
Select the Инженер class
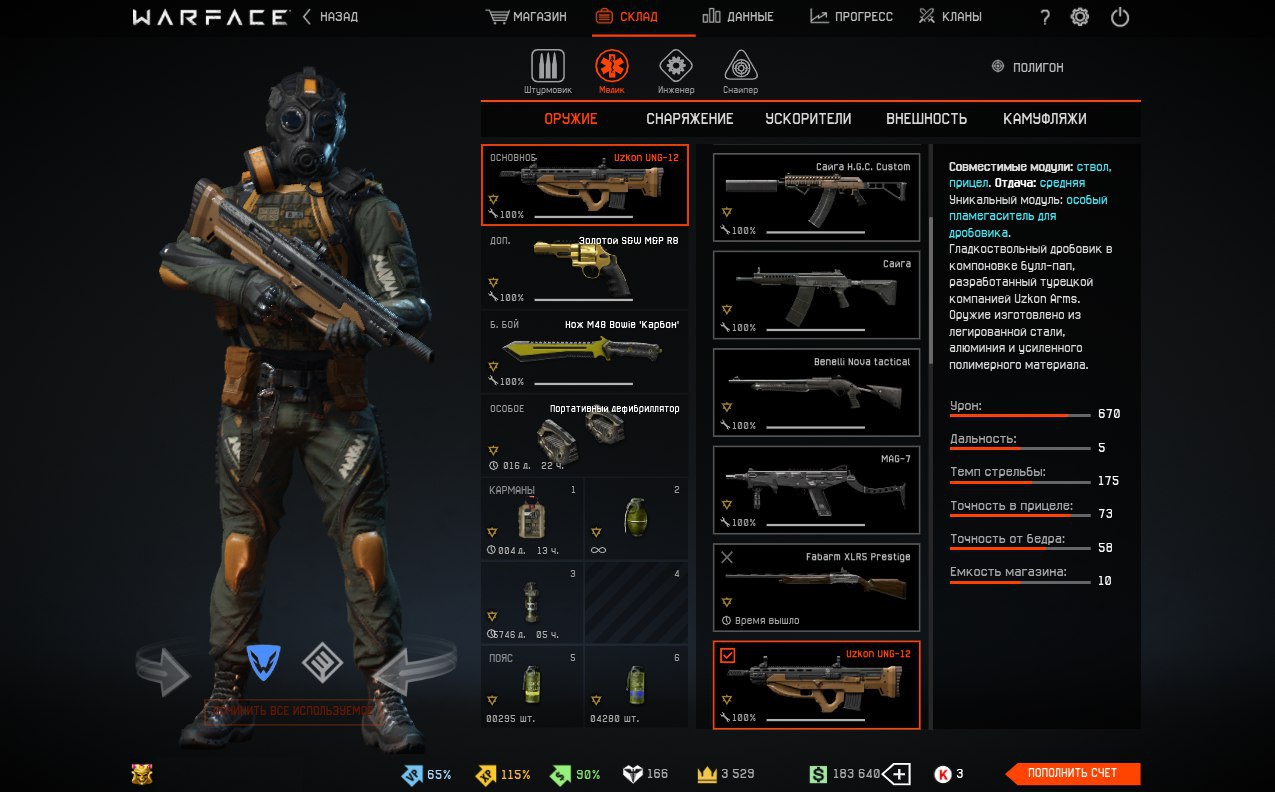pos(676,70)
